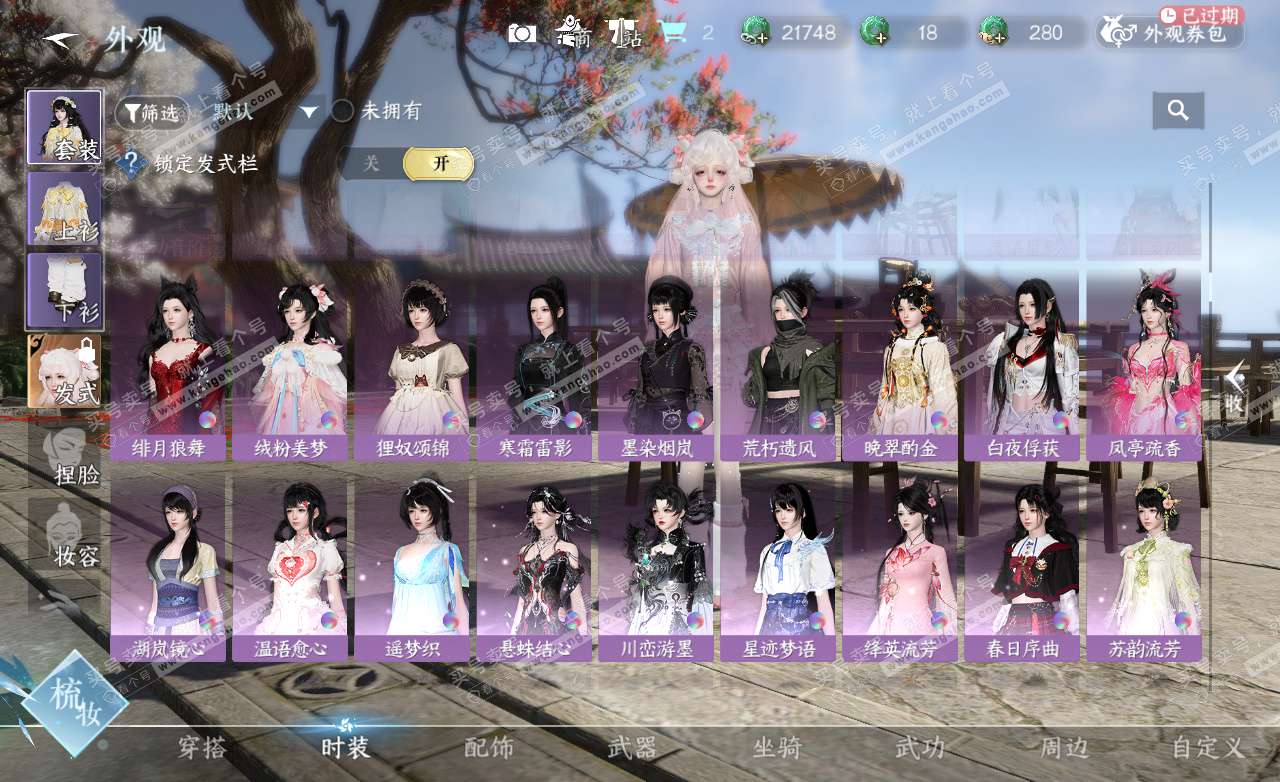Open the search magnifier button
The height and width of the screenshot is (782, 1280).
(x=1178, y=111)
